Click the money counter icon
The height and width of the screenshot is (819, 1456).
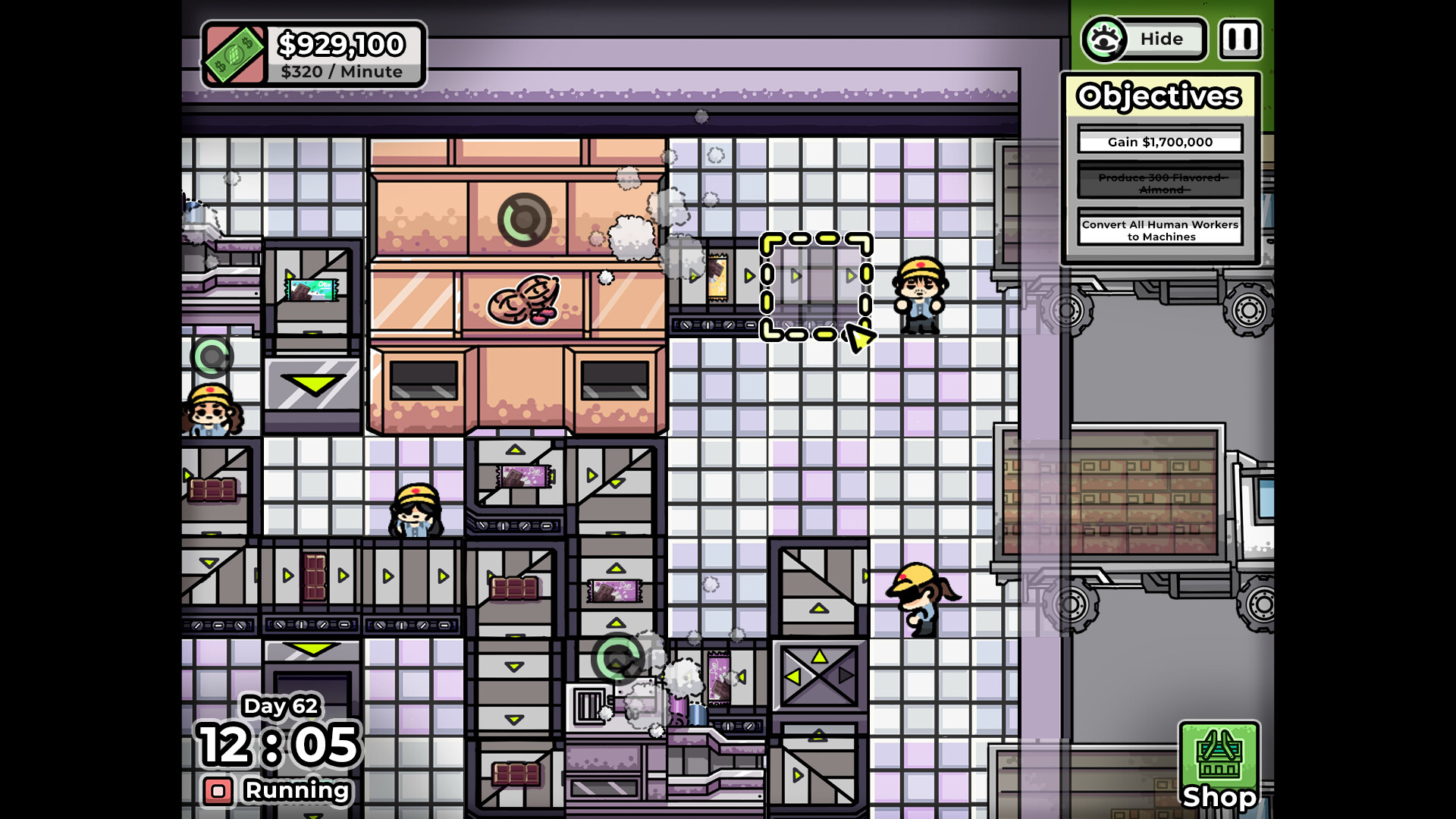(234, 53)
